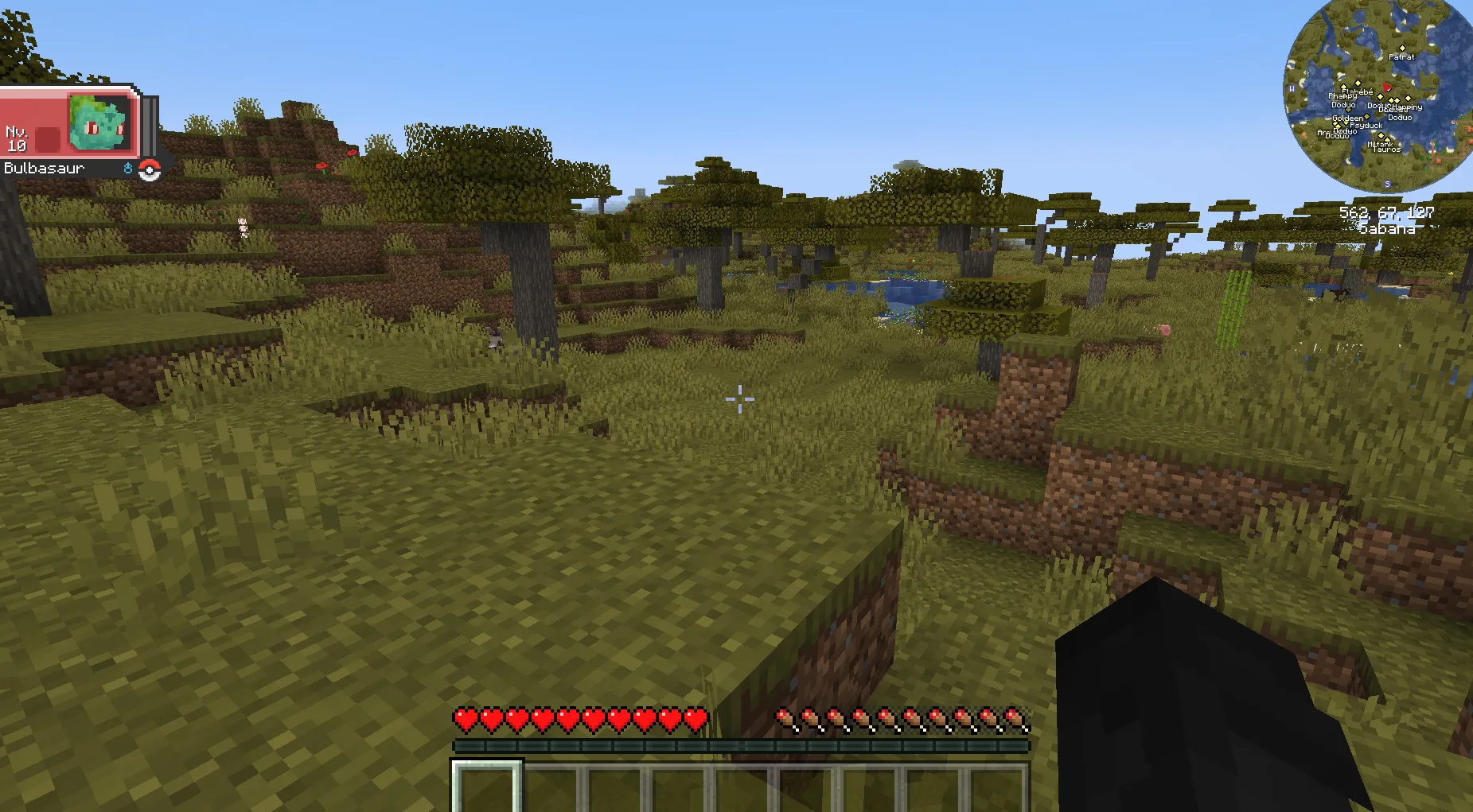The width and height of the screenshot is (1473, 812).
Task: Click the Patrat marker on the minimap
Action: click(1403, 48)
